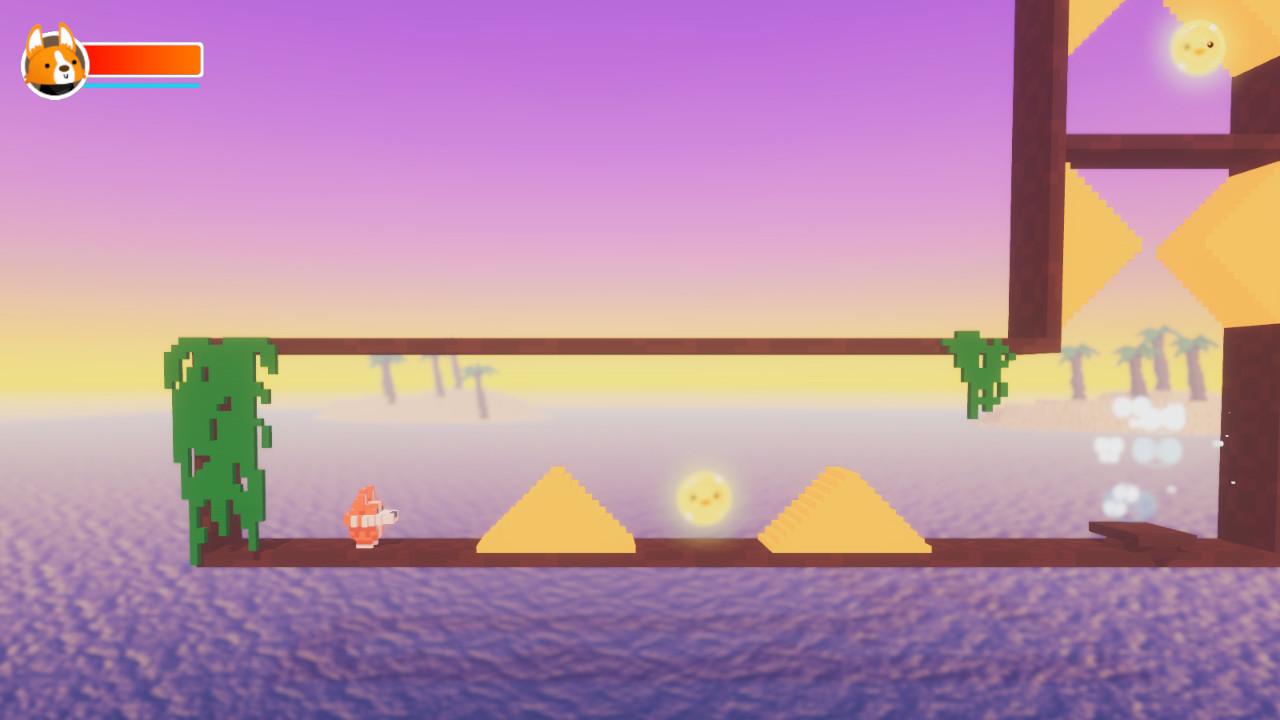Screen dimensions: 1280x720
Task: Click the orange health bar
Action: 145,58
